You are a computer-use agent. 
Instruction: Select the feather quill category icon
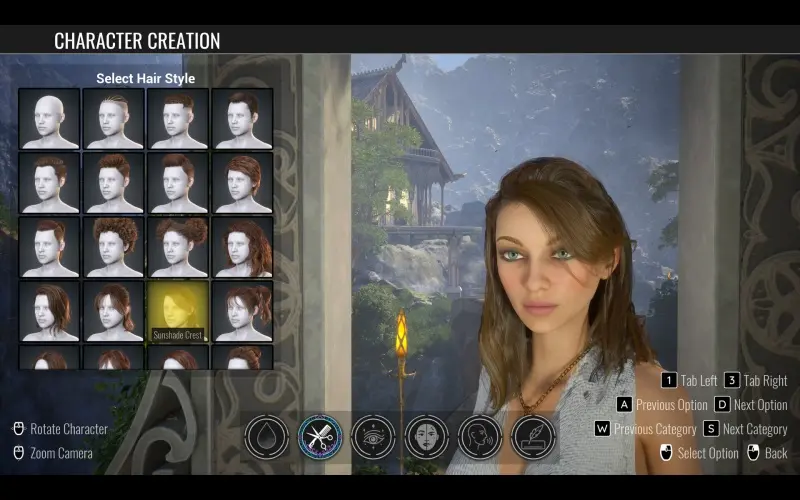tap(533, 437)
